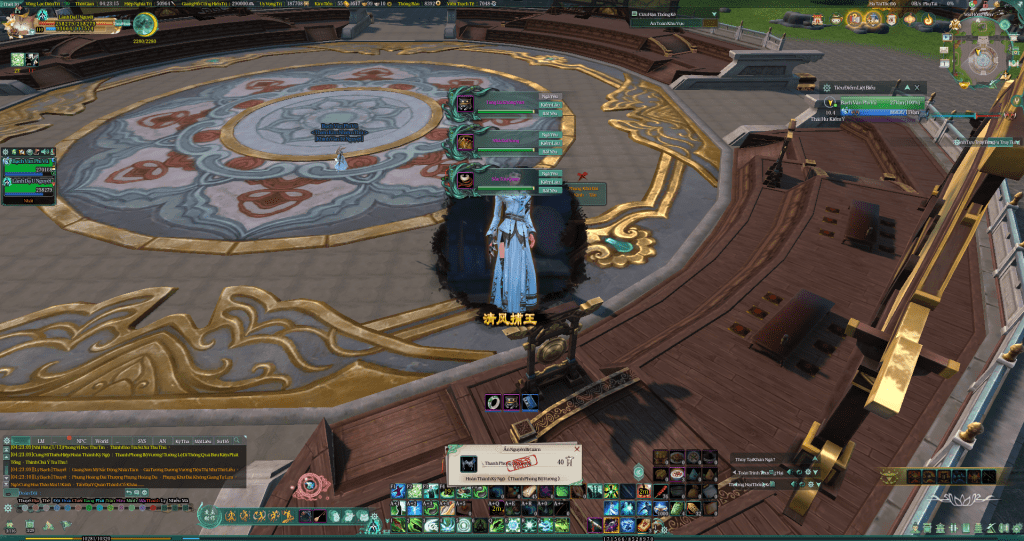This screenshot has height=541, width=1024.
Task: Close the small loot popup window
Action: (577, 451)
